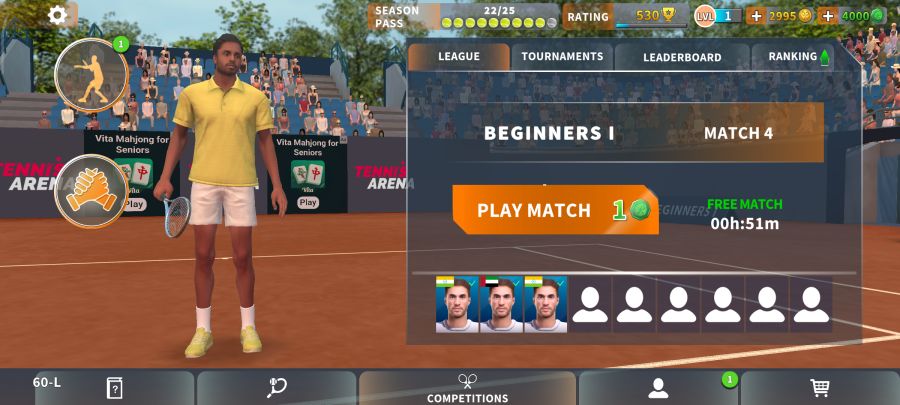
Task: Add more gold coins with plus button
Action: 755,16
